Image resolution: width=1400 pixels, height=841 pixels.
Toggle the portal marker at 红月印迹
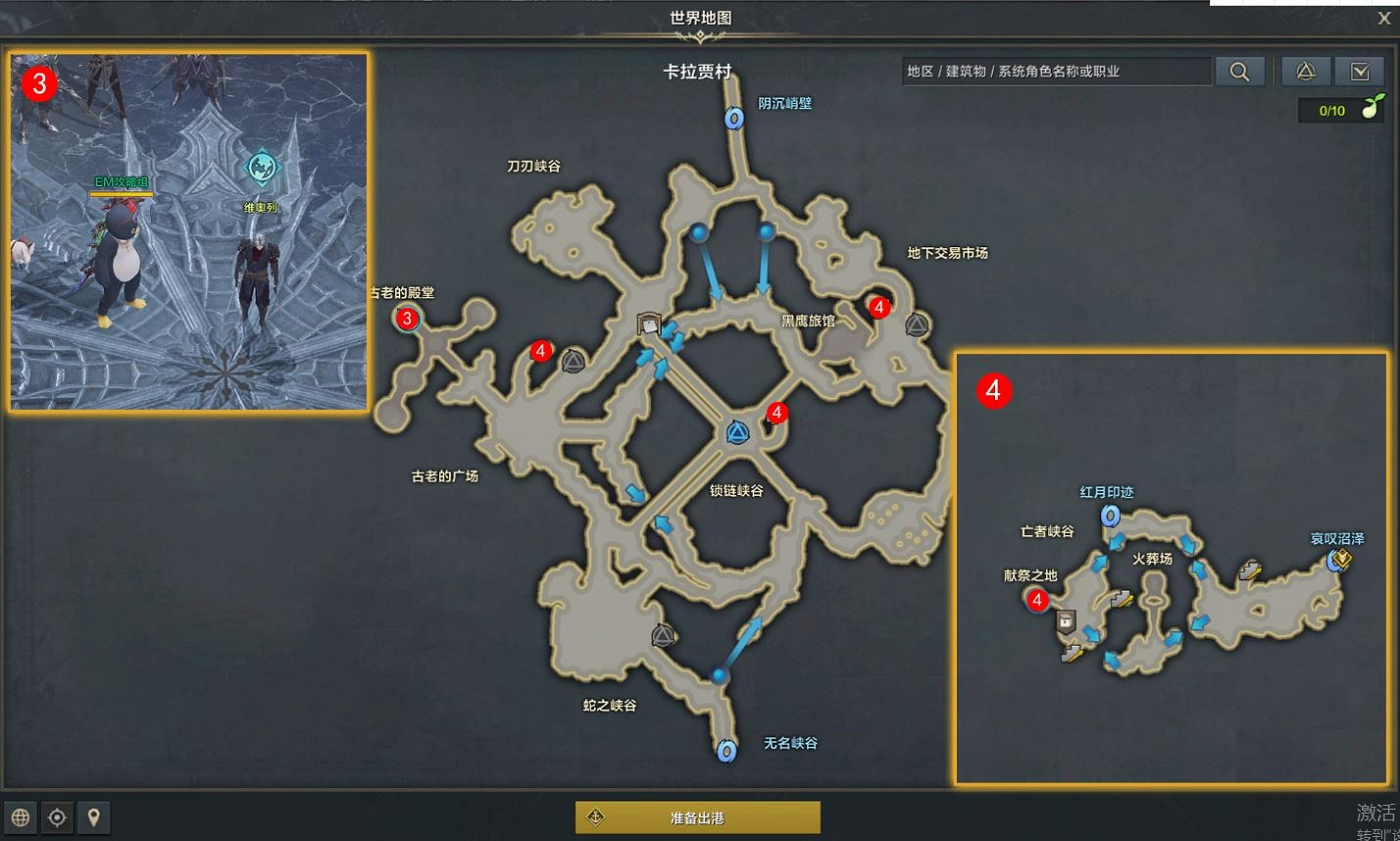tap(1112, 518)
